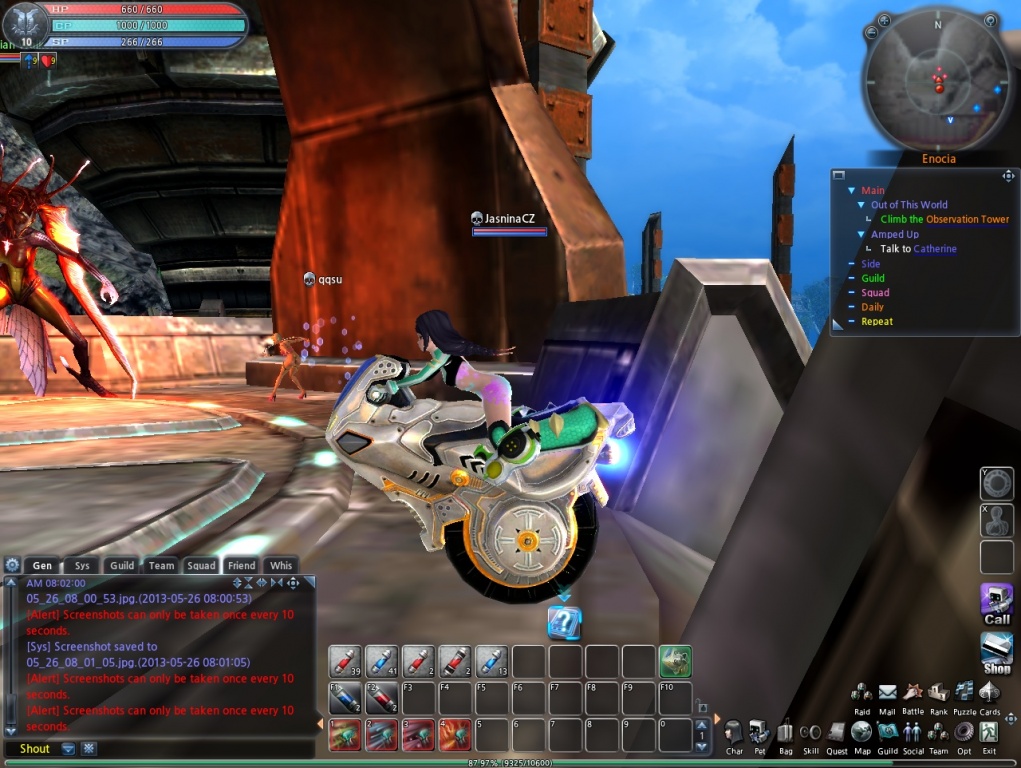This screenshot has width=1021, height=768.
Task: Open the Char character sheet
Action: coord(734,733)
